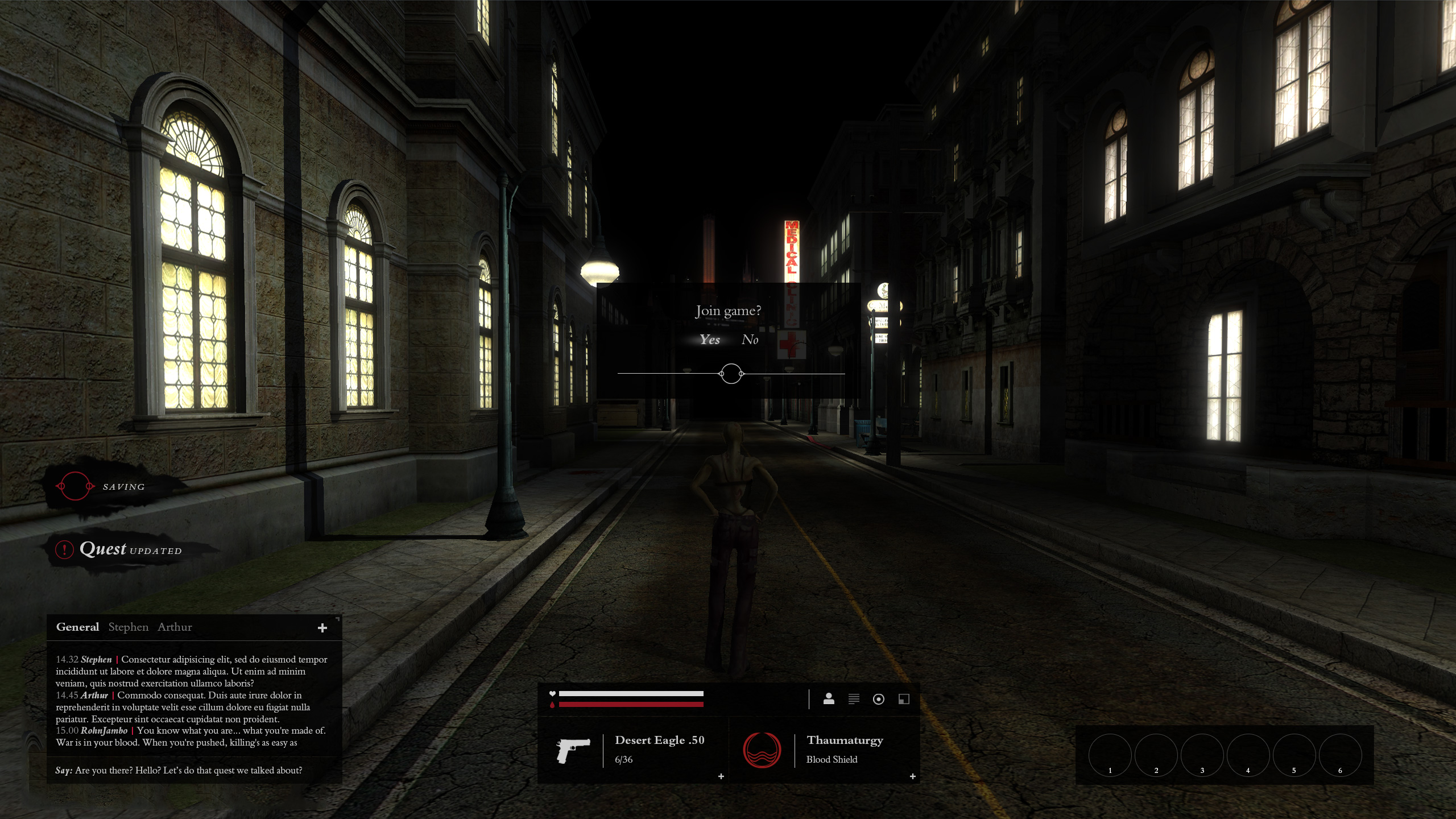Open the character sheet person icon
The image size is (1456, 819).
pos(829,699)
